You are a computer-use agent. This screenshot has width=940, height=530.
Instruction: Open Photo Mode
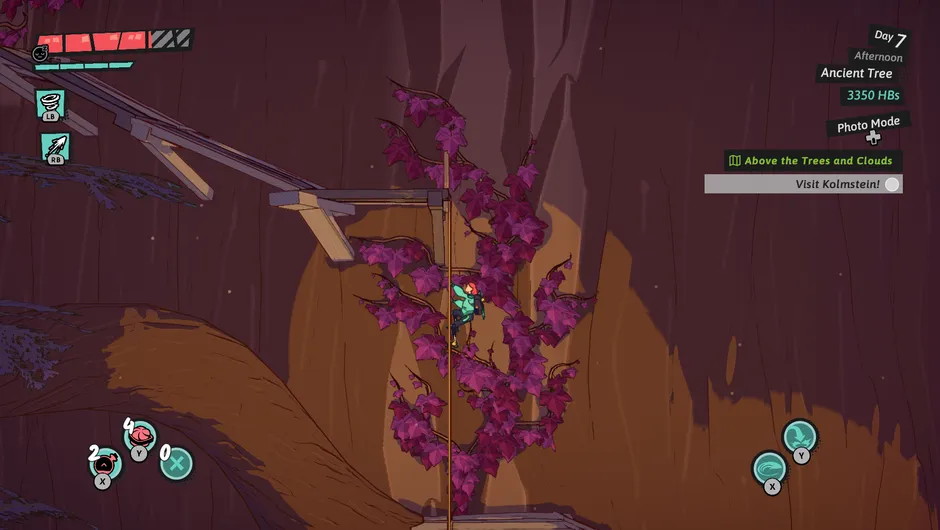(868, 126)
